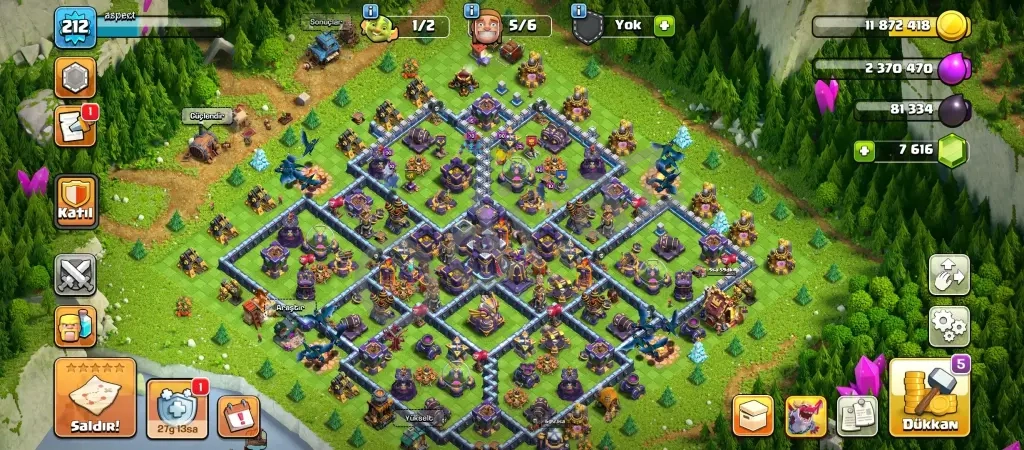Open the barbarian army overview icon

click(x=75, y=327)
